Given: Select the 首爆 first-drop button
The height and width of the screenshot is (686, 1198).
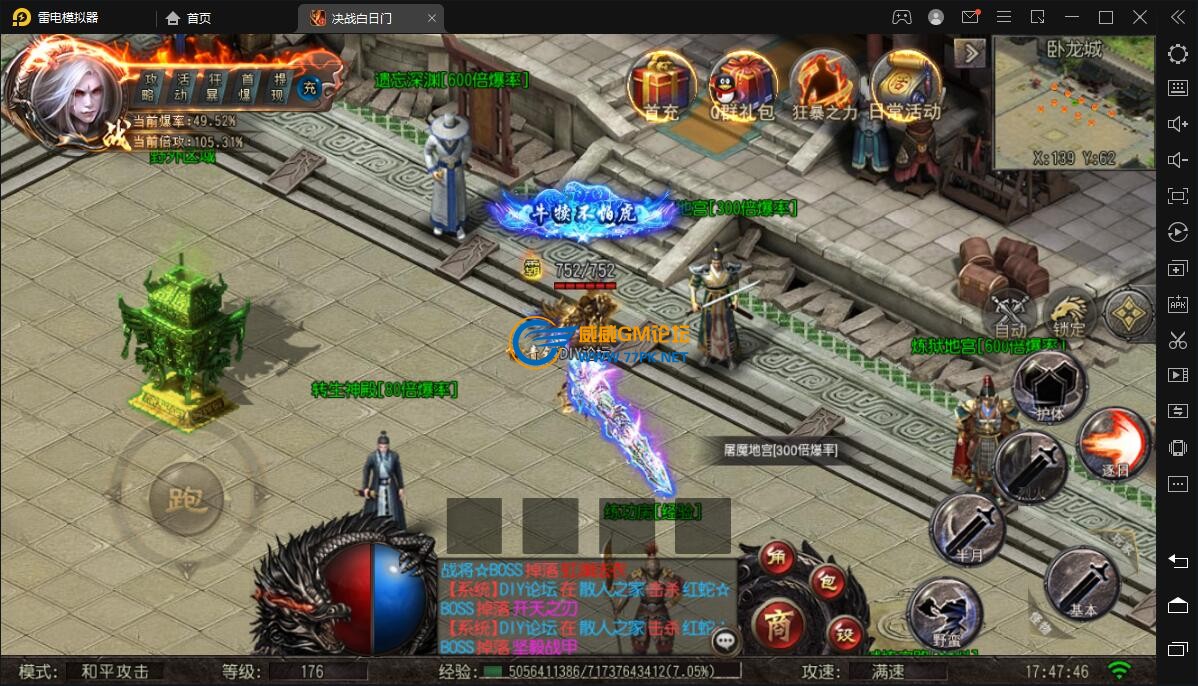Looking at the screenshot, I should click(247, 87).
